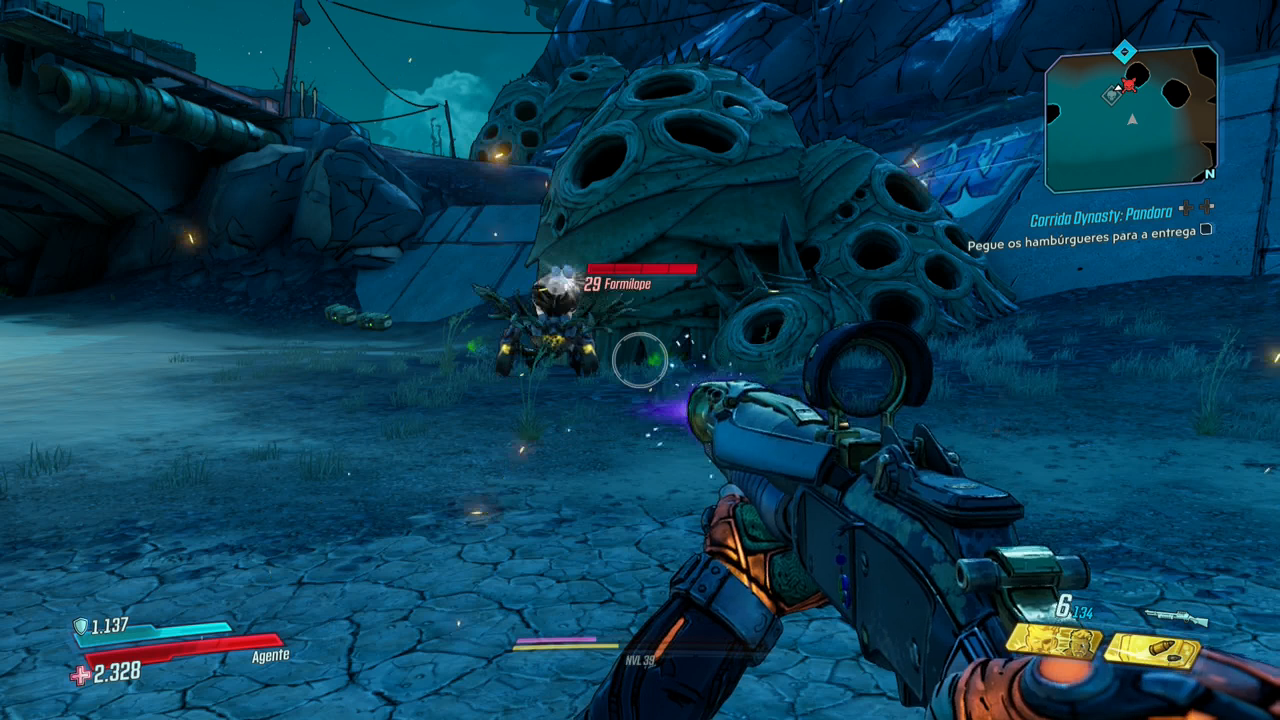Click the cyan diamond marker atop the minimap
Image resolution: width=1280 pixels, height=720 pixels.
[1124, 50]
